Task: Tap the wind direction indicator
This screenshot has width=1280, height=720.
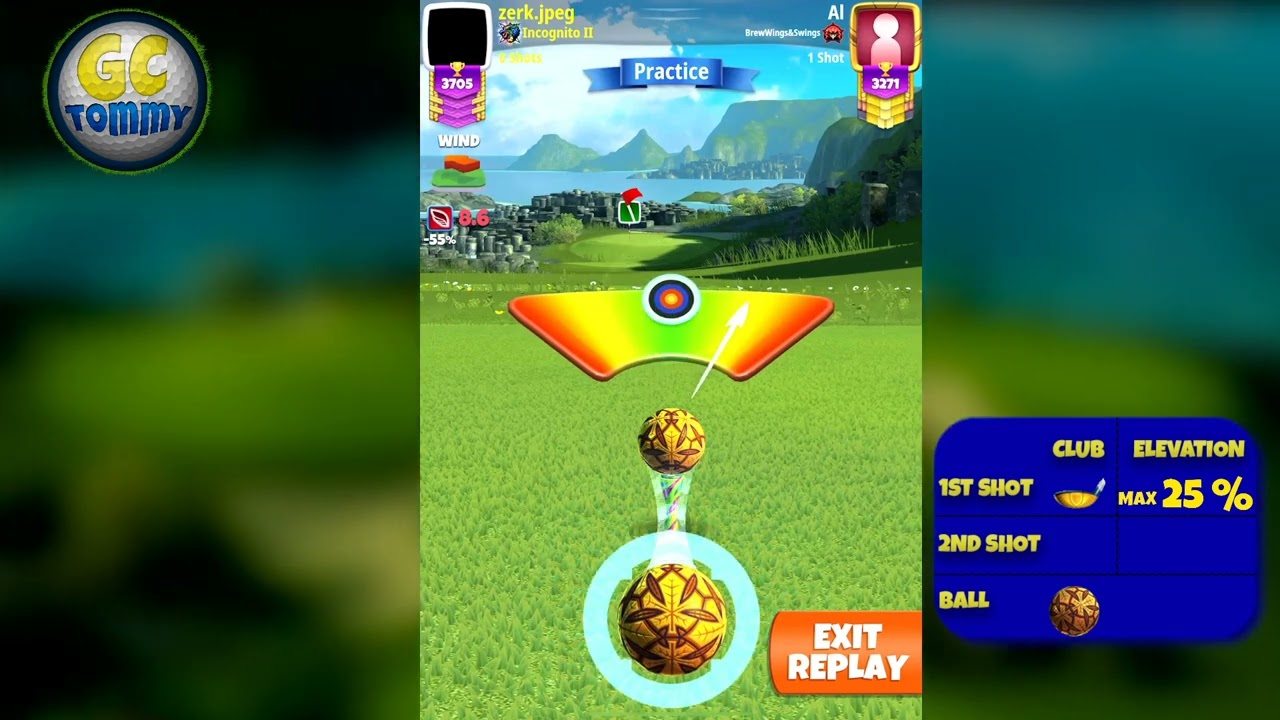Action: [x=459, y=170]
